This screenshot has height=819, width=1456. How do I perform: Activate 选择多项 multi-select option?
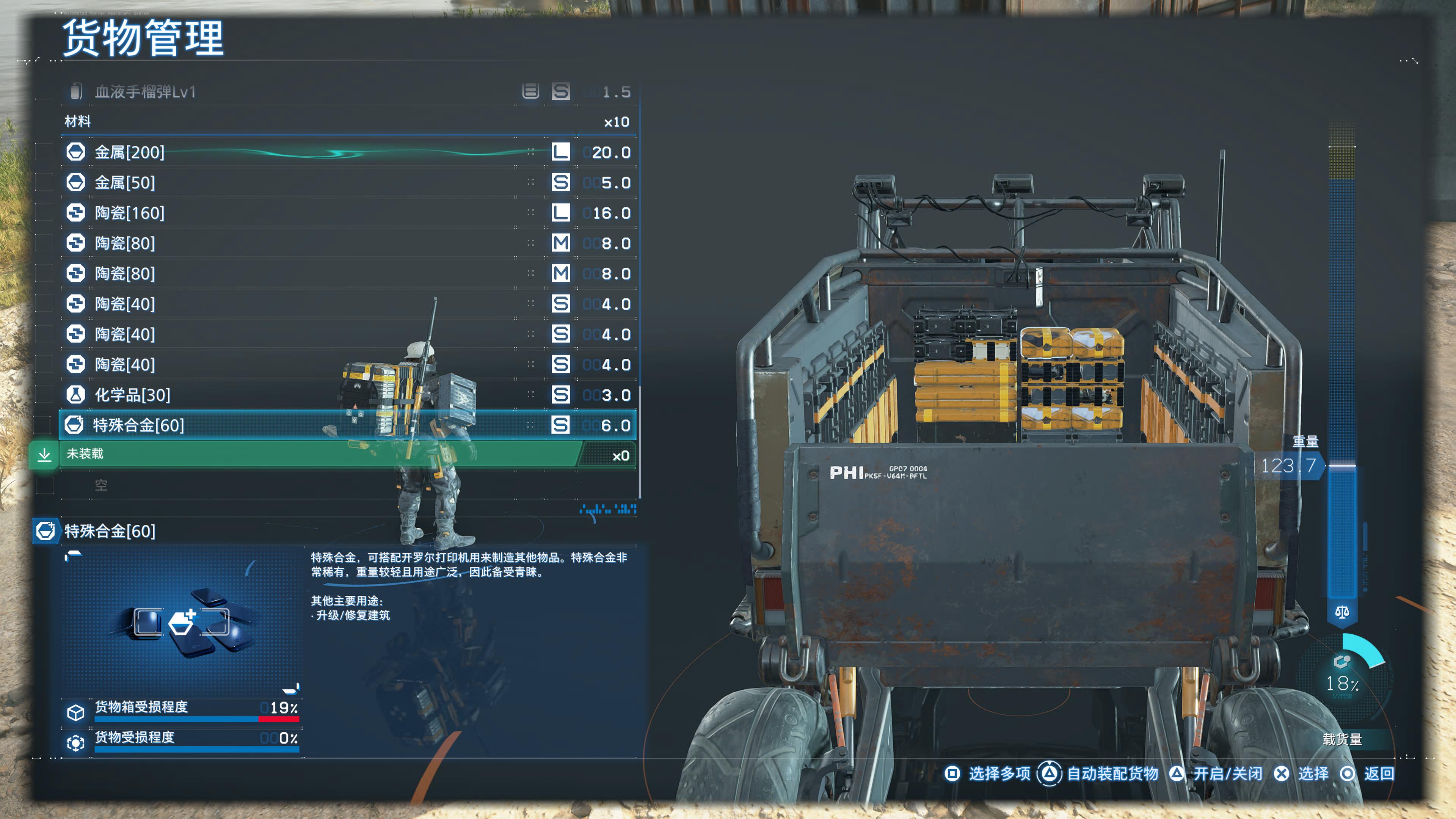988,773
